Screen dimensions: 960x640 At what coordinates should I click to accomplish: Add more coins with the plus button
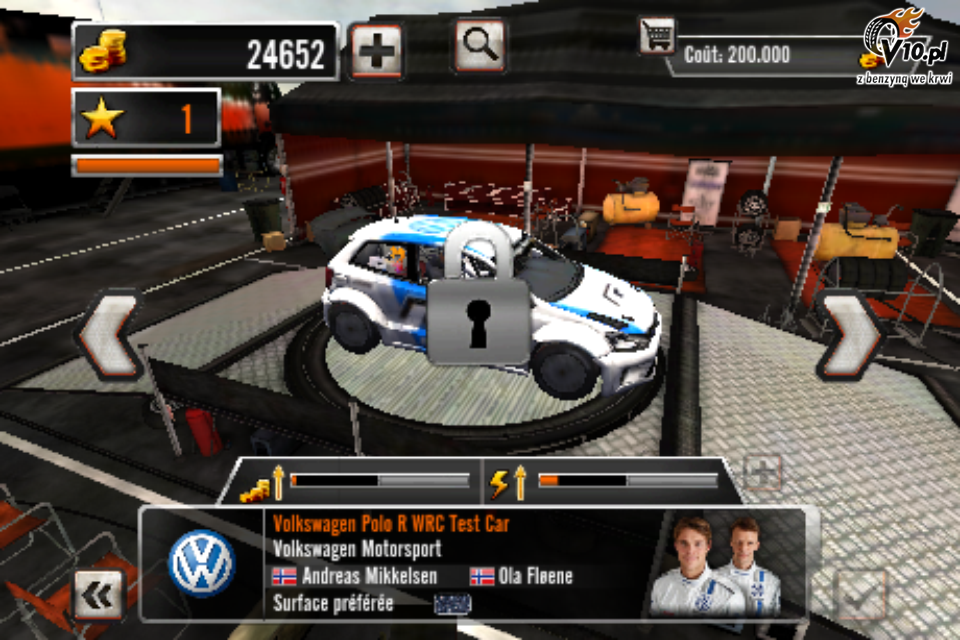[x=376, y=51]
